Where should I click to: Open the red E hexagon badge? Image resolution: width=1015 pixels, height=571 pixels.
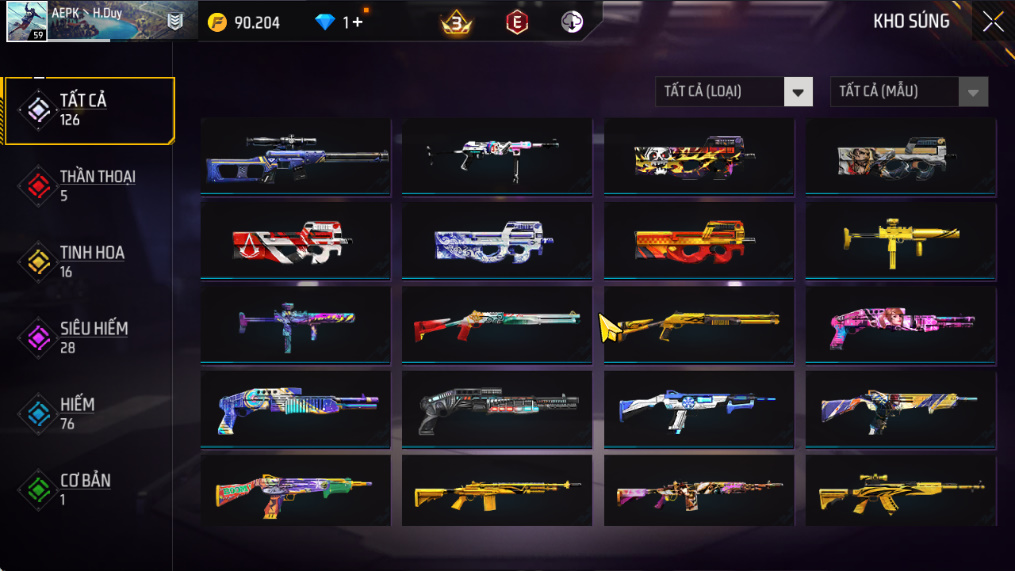tap(516, 22)
